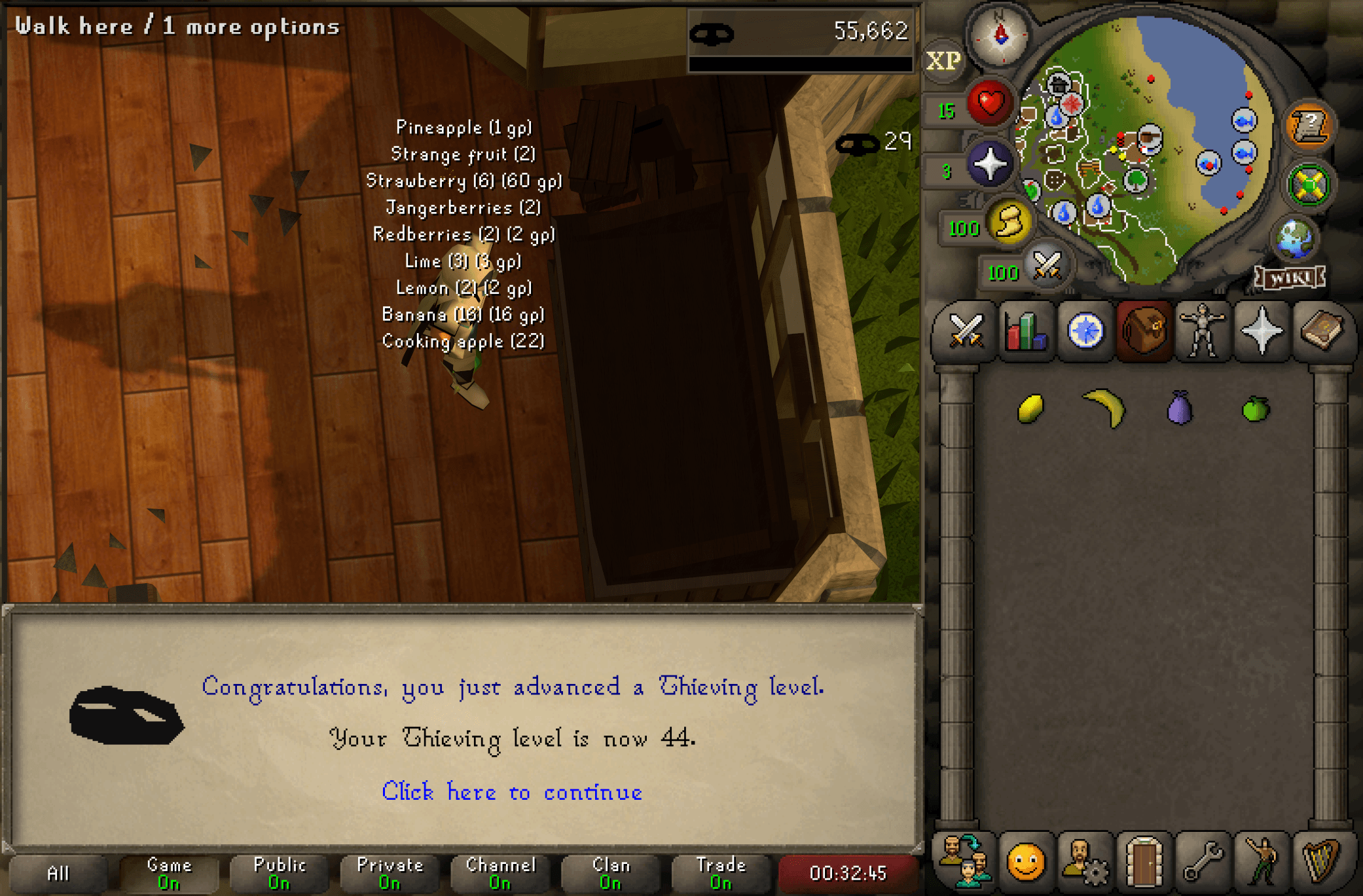Switch to the All chat tab

[59, 873]
